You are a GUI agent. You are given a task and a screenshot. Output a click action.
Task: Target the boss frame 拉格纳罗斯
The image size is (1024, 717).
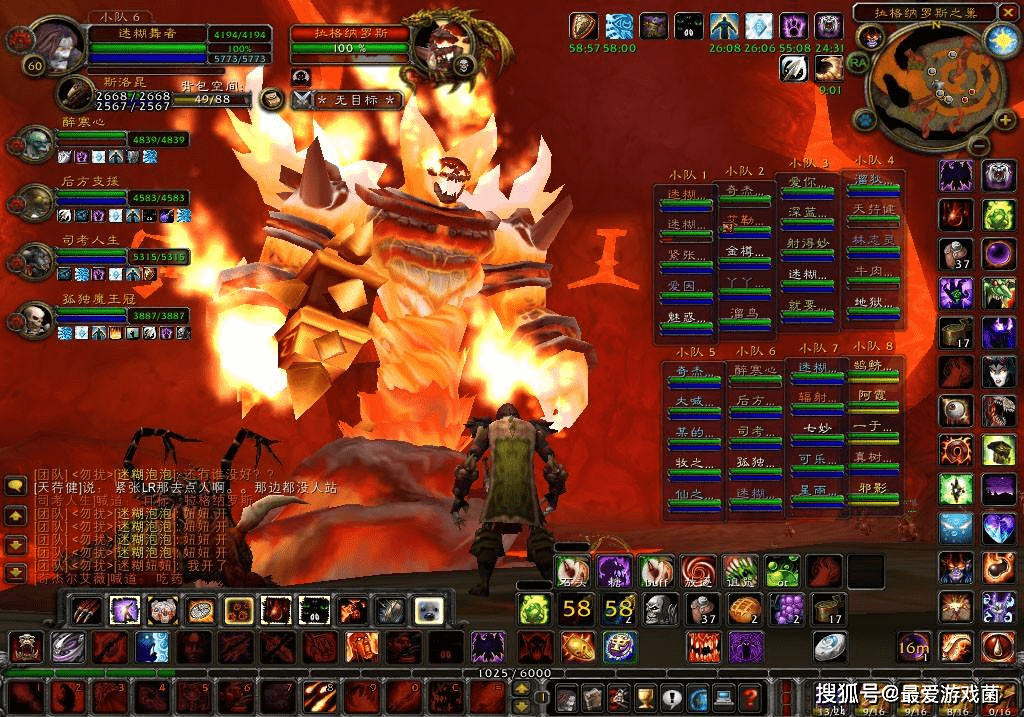click(350, 40)
